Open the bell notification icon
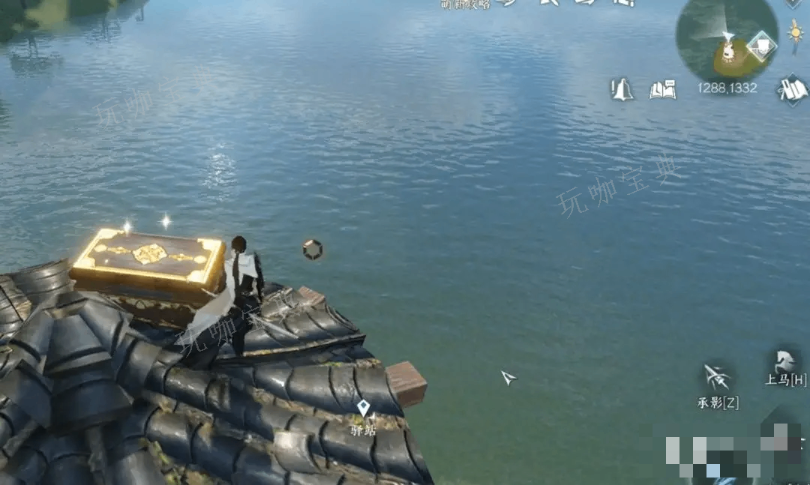This screenshot has height=485, width=810. 622,89
